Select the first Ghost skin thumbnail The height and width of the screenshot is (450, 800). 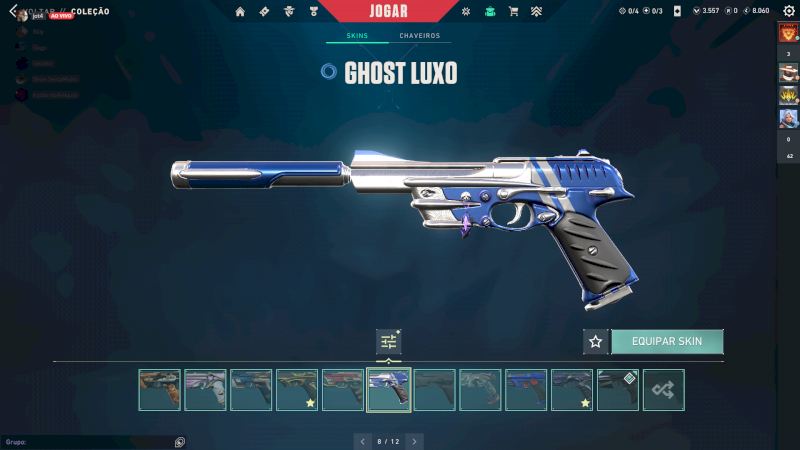click(160, 390)
